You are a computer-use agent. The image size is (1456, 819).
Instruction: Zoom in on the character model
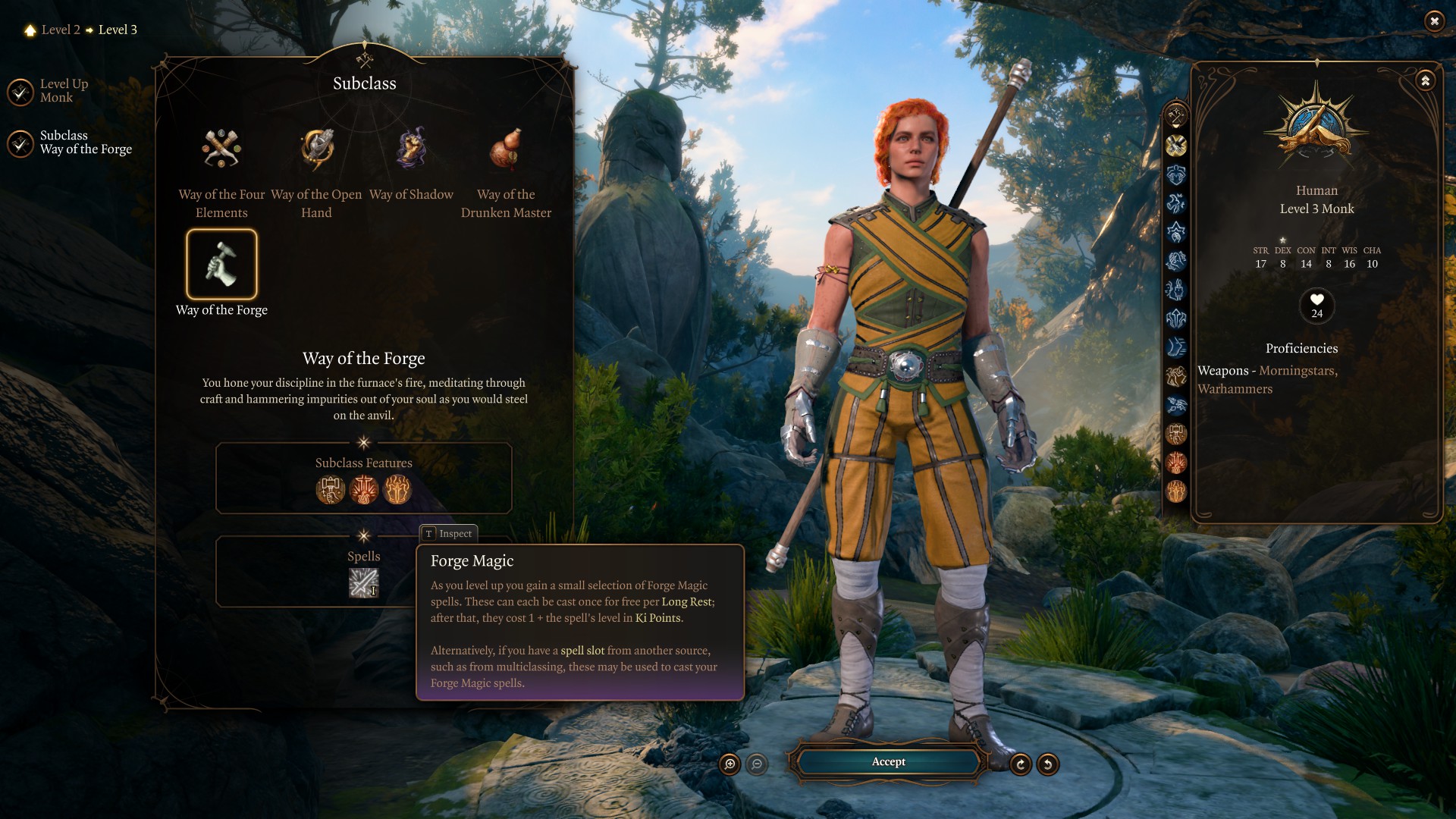pyautogui.click(x=730, y=764)
